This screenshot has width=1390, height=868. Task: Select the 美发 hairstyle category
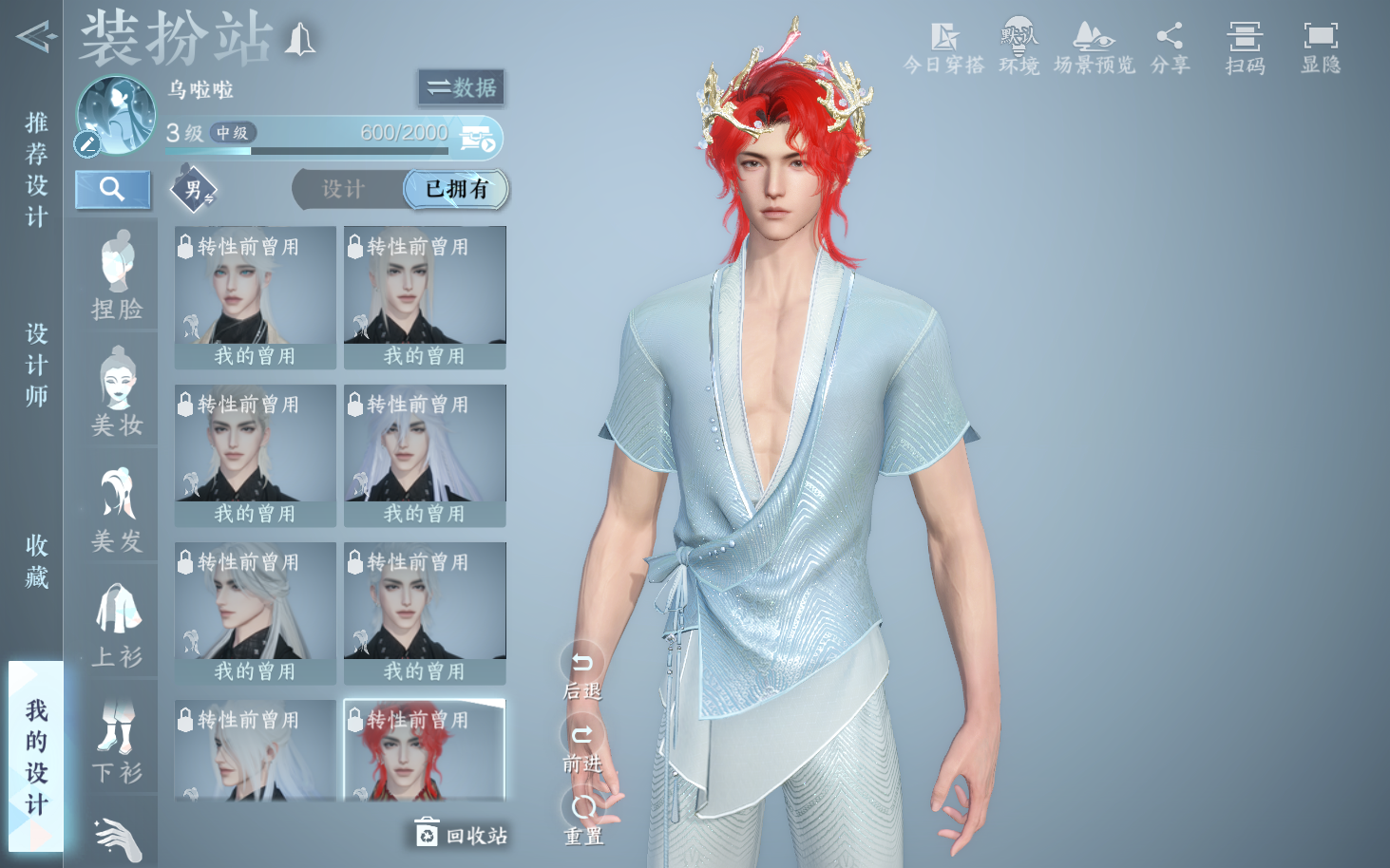coord(117,510)
